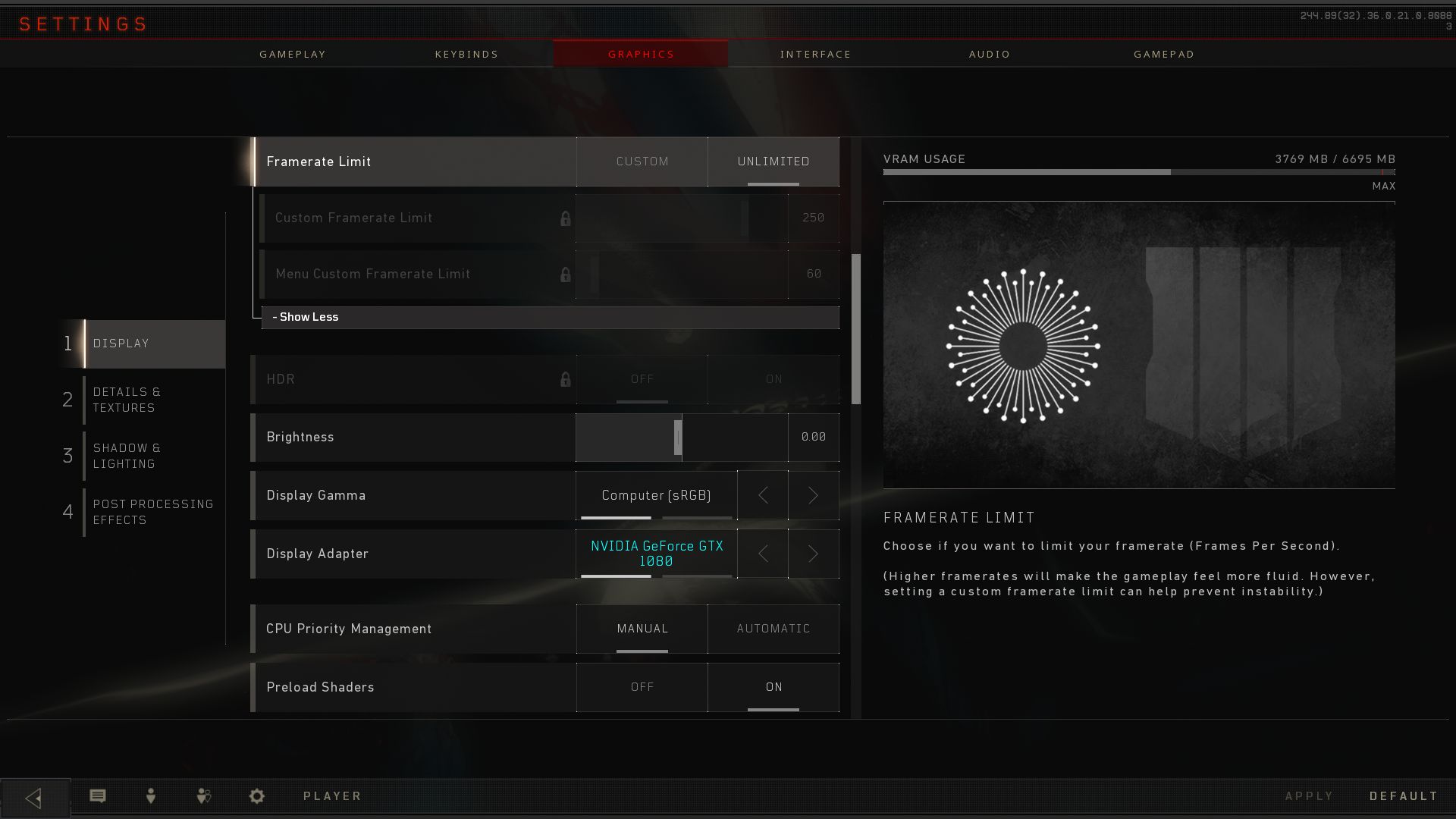Turn Preload Shaders off
This screenshot has width=1456, height=819.
point(642,687)
